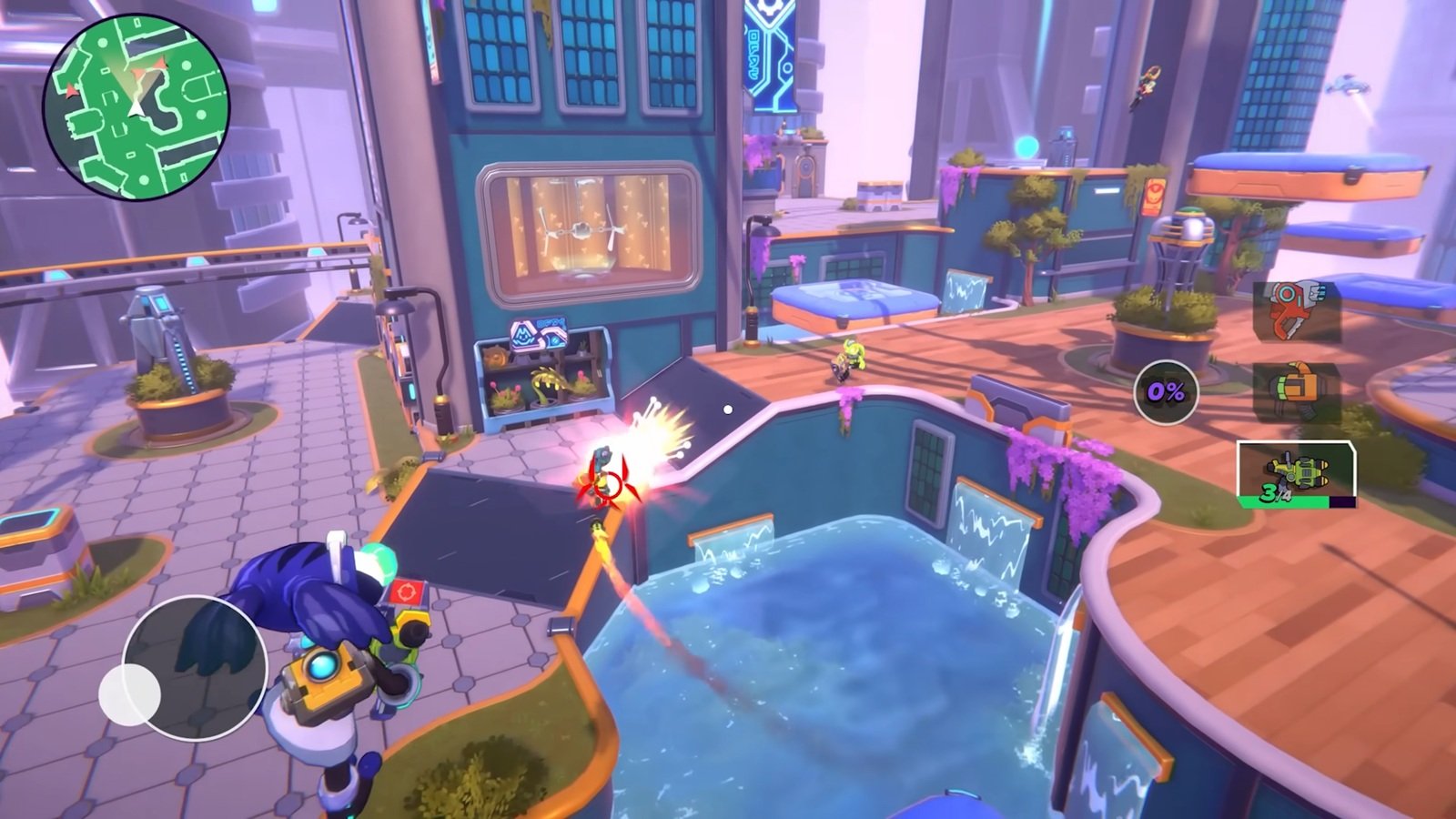Choose the green launcher weapon slot
Viewport: 1456px width, 819px height.
tap(1296, 473)
